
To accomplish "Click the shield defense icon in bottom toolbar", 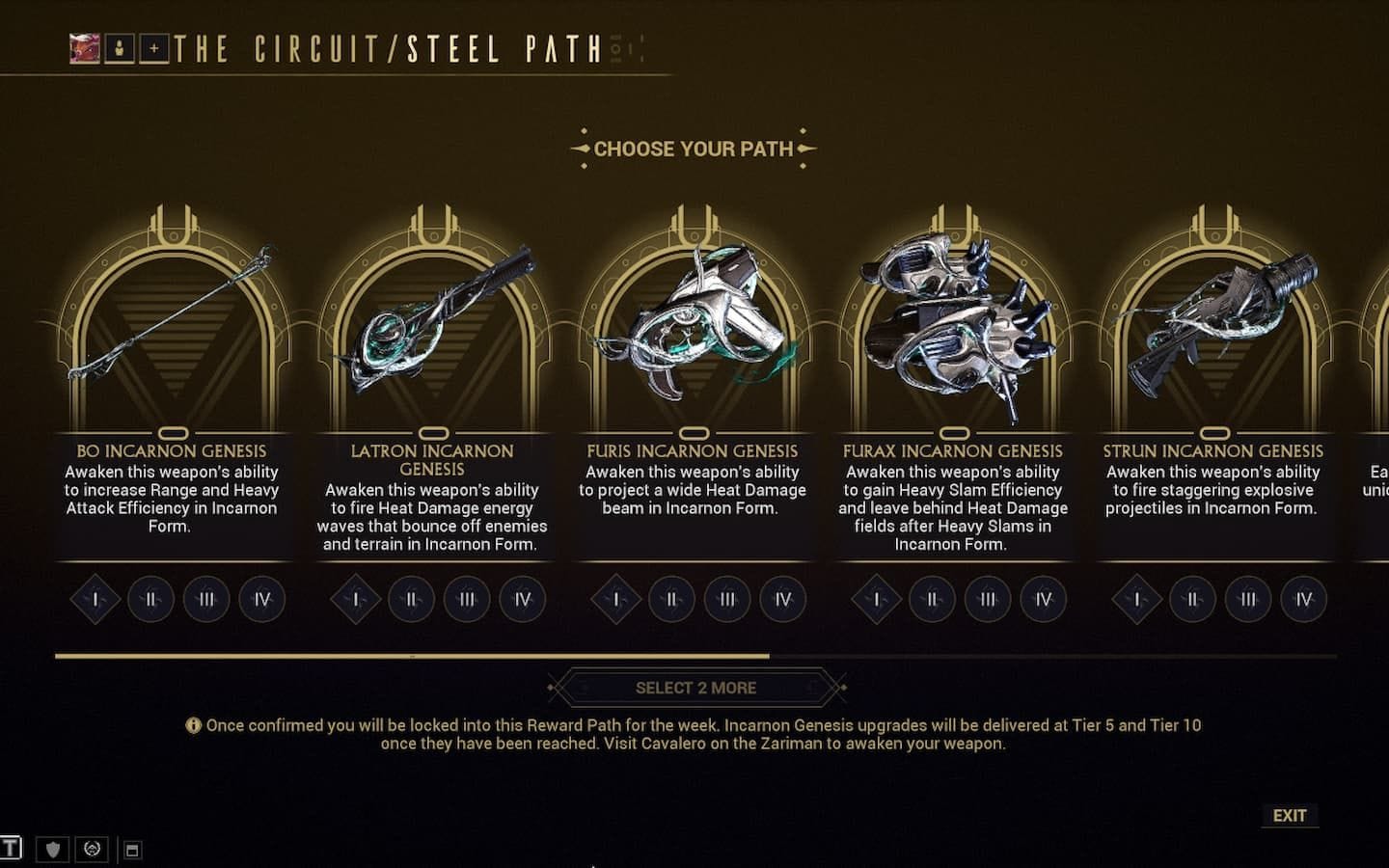I will point(50,850).
